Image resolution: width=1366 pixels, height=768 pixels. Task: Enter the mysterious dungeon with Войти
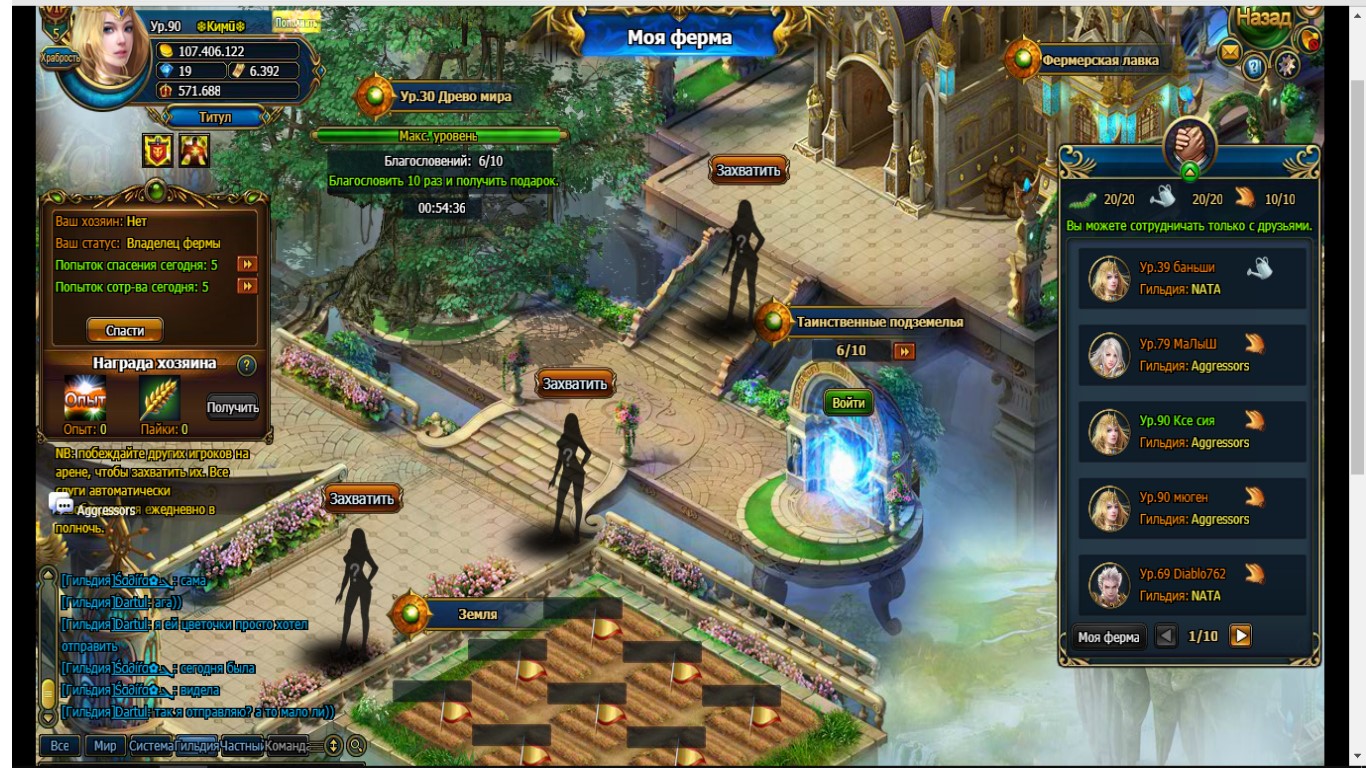848,403
